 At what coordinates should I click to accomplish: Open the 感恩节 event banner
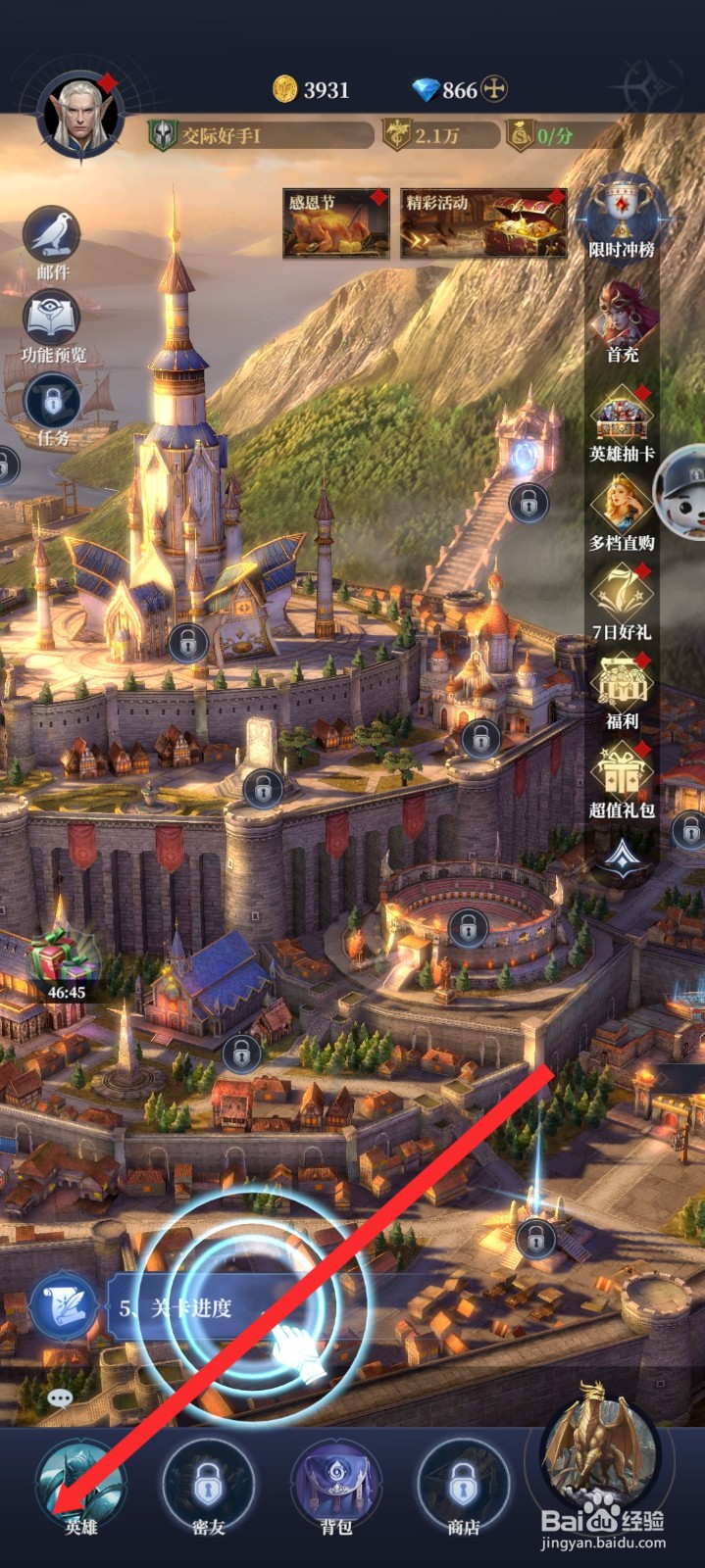(x=335, y=223)
